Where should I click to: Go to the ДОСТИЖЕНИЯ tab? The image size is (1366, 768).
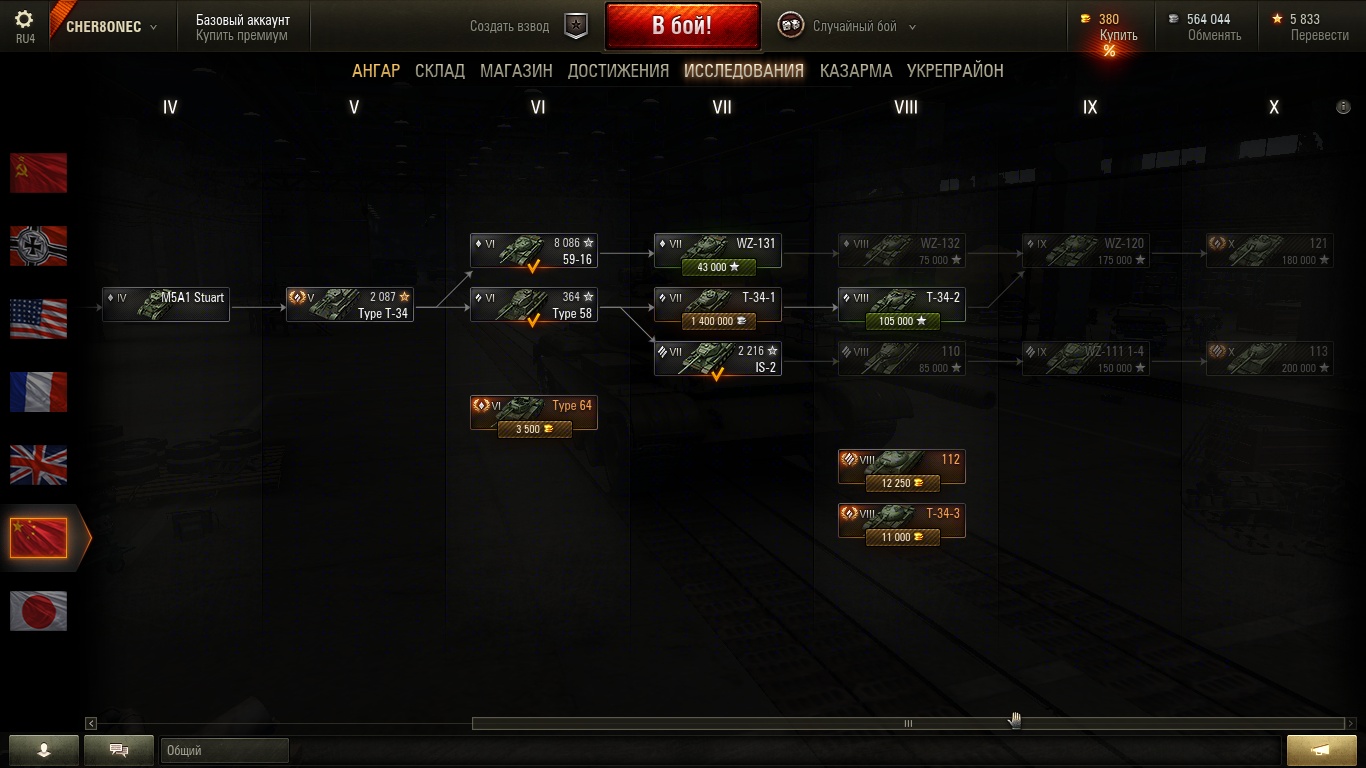[x=618, y=71]
